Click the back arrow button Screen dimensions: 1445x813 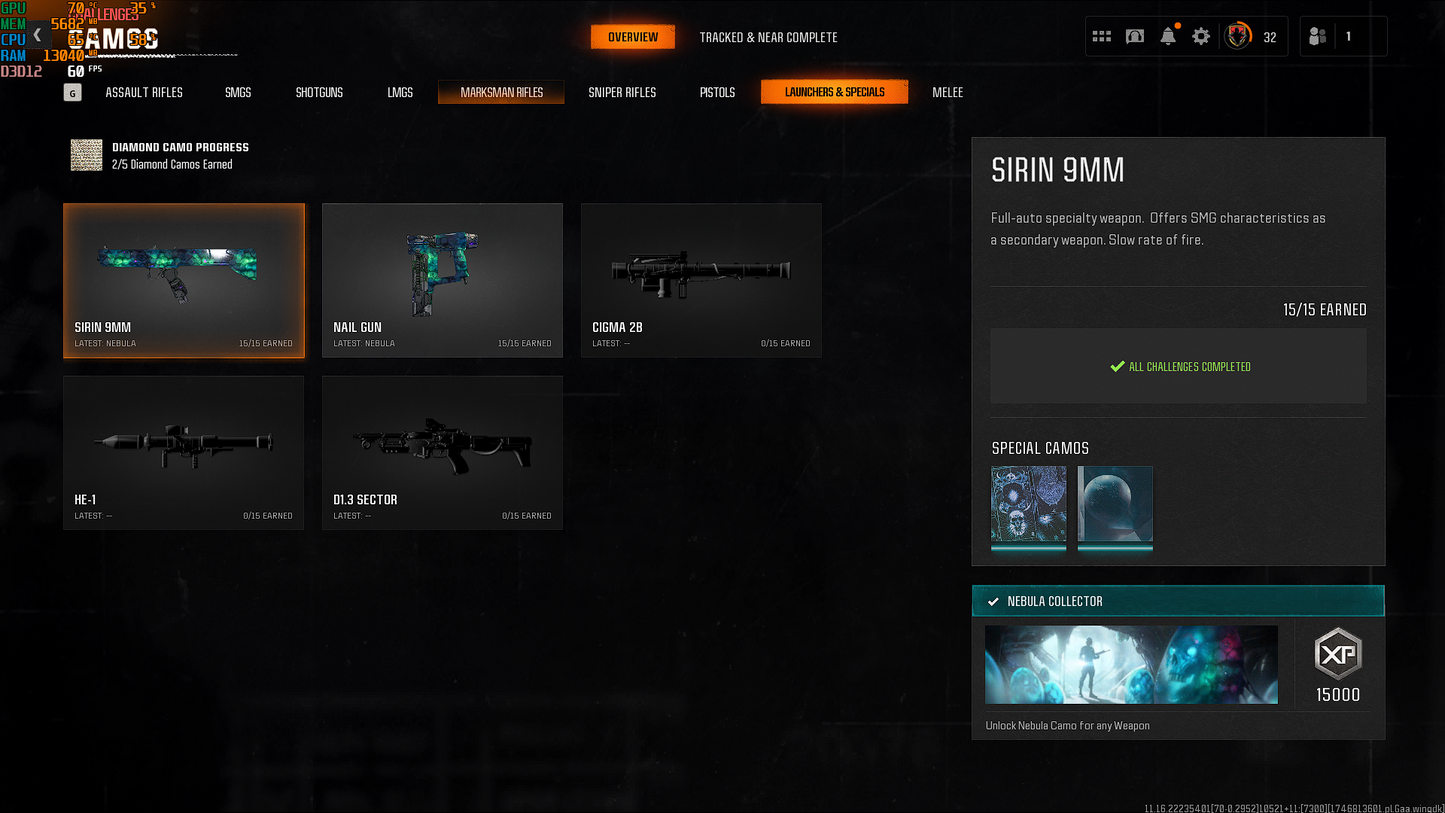tap(37, 35)
